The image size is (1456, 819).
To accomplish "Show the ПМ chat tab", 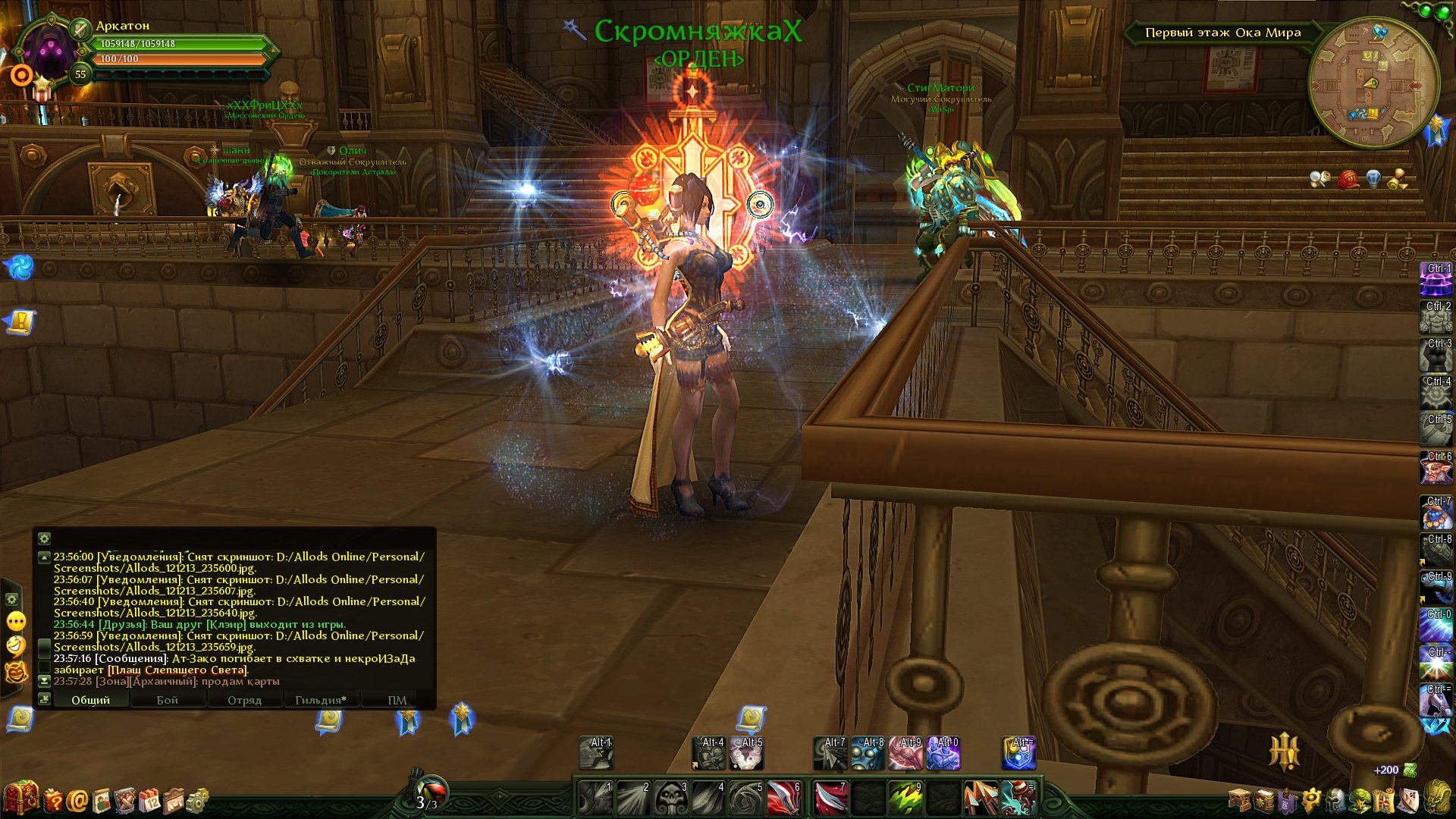I will 397,700.
